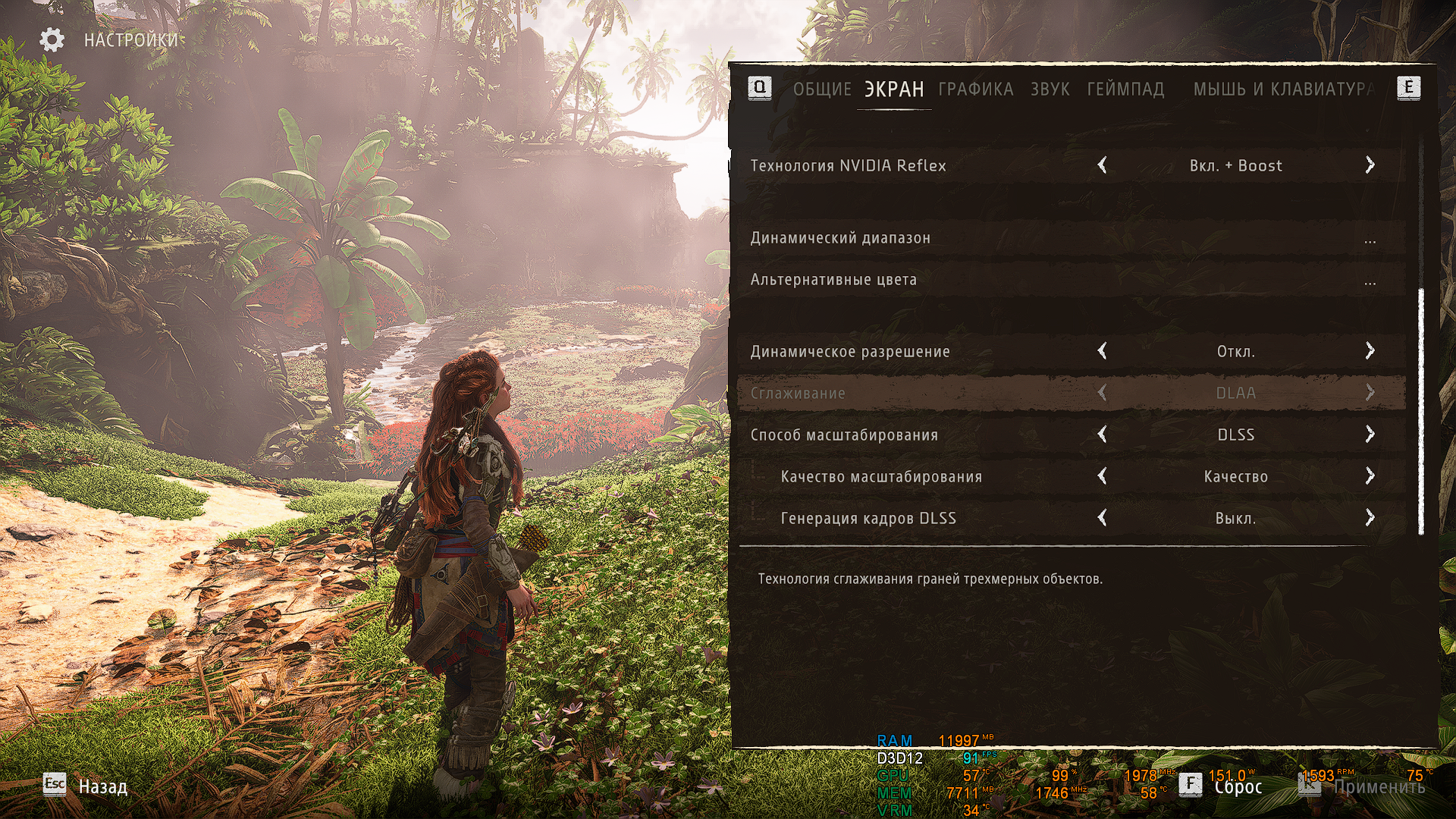The height and width of the screenshot is (819, 1456).
Task: Click left arrow for Динамическое разрешение
Action: [x=1103, y=351]
